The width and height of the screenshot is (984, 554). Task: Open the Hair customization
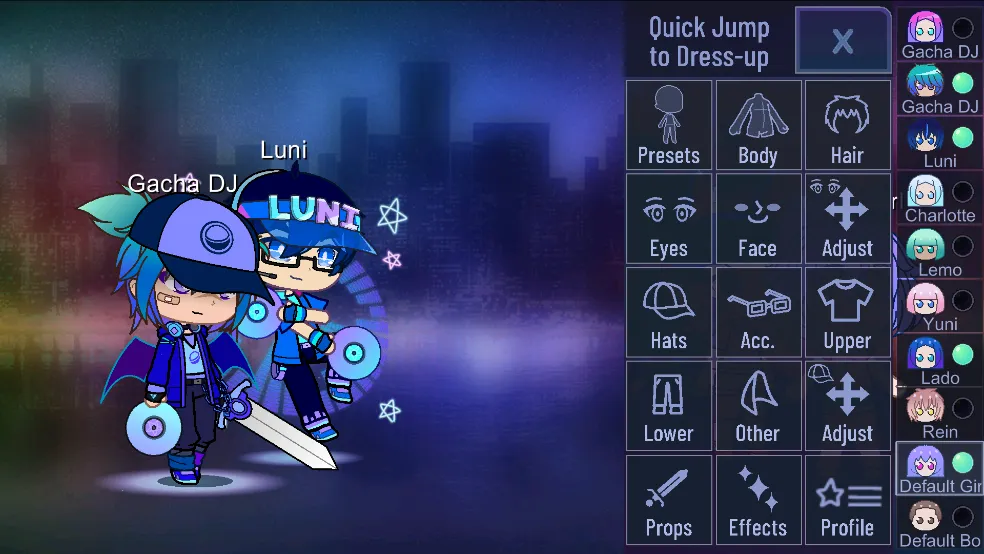(x=847, y=125)
